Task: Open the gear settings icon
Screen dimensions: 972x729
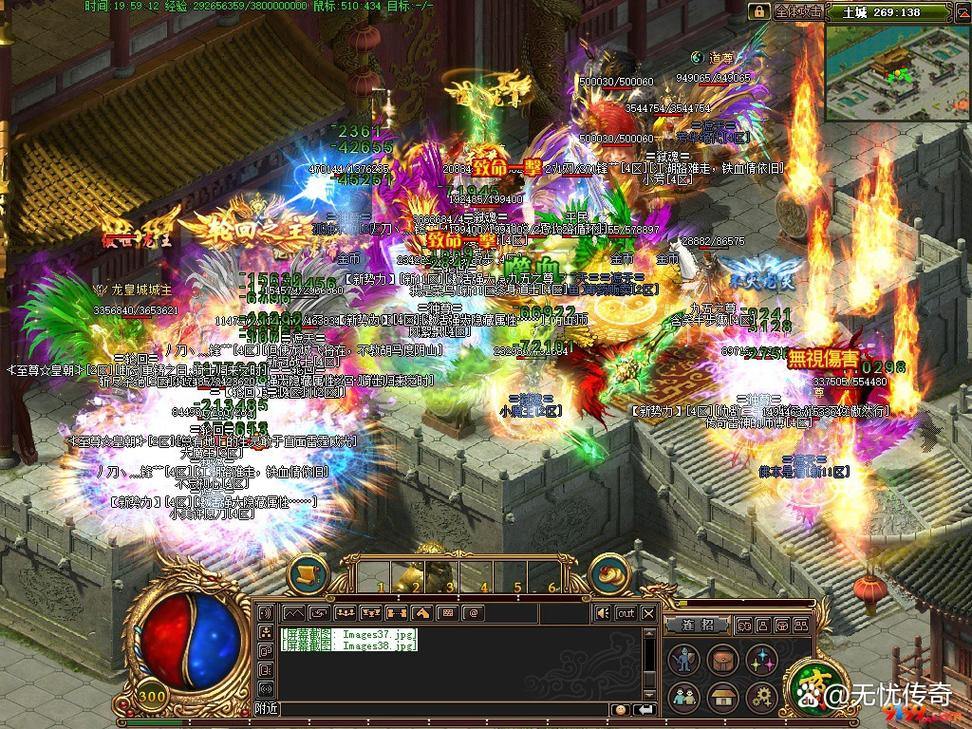Action: click(x=762, y=696)
